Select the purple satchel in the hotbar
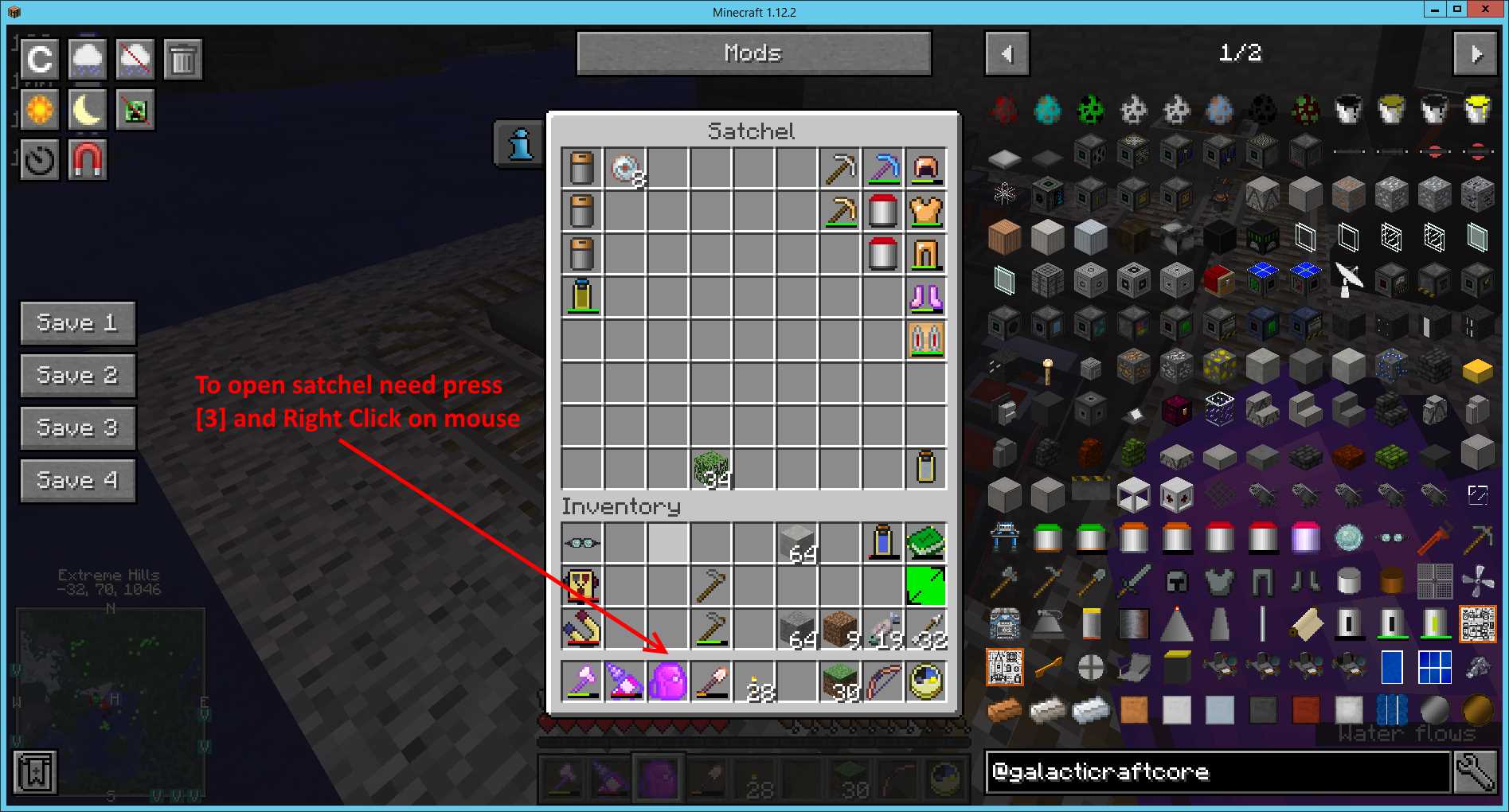This screenshot has height=812, width=1509. tap(657, 778)
